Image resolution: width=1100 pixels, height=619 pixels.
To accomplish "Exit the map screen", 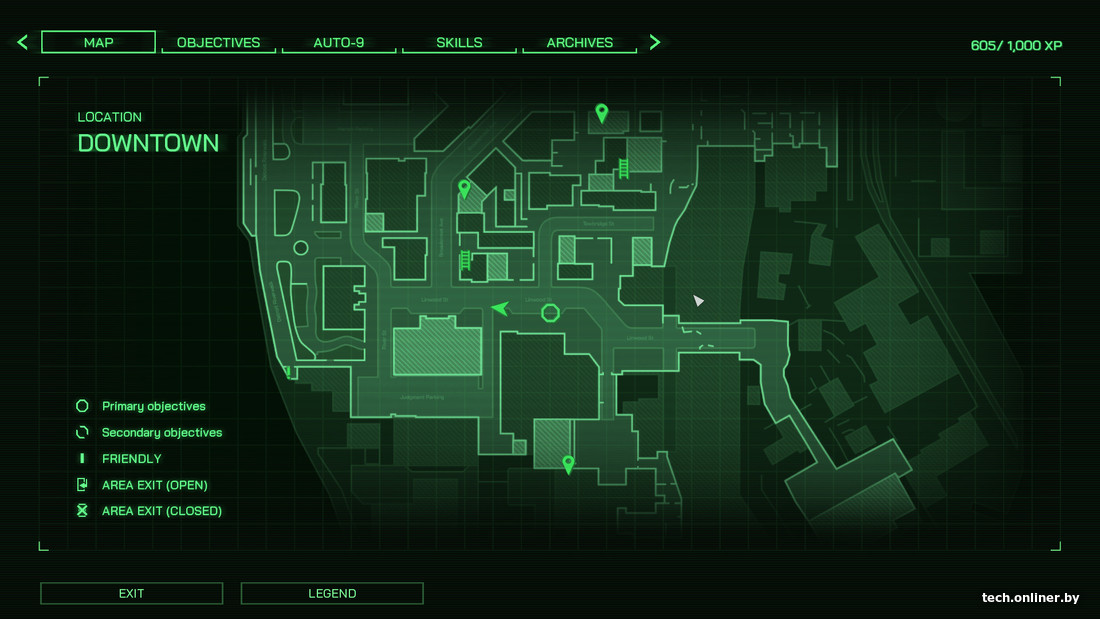I will point(131,593).
